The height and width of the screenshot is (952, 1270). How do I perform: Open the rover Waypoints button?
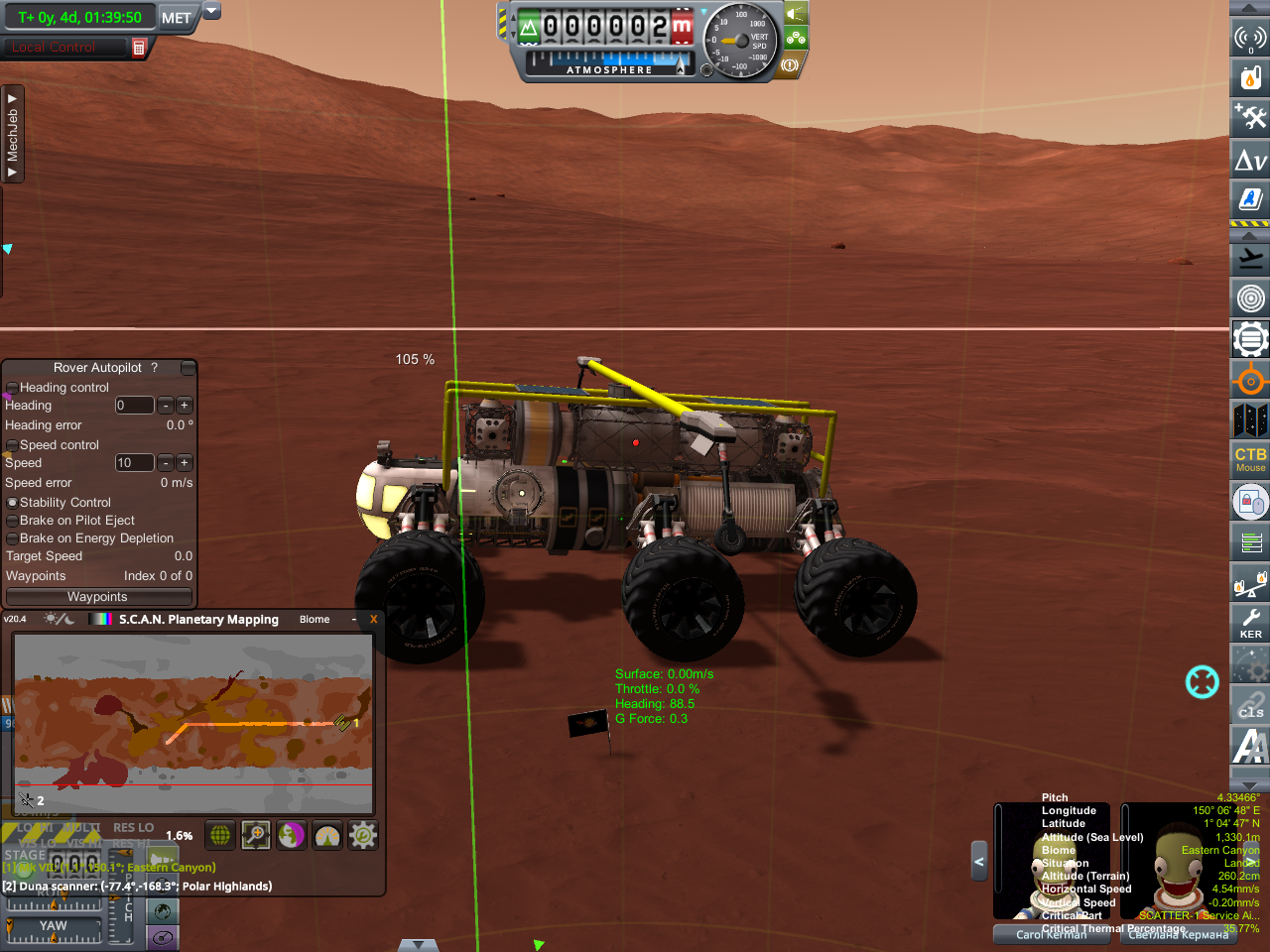pos(98,597)
